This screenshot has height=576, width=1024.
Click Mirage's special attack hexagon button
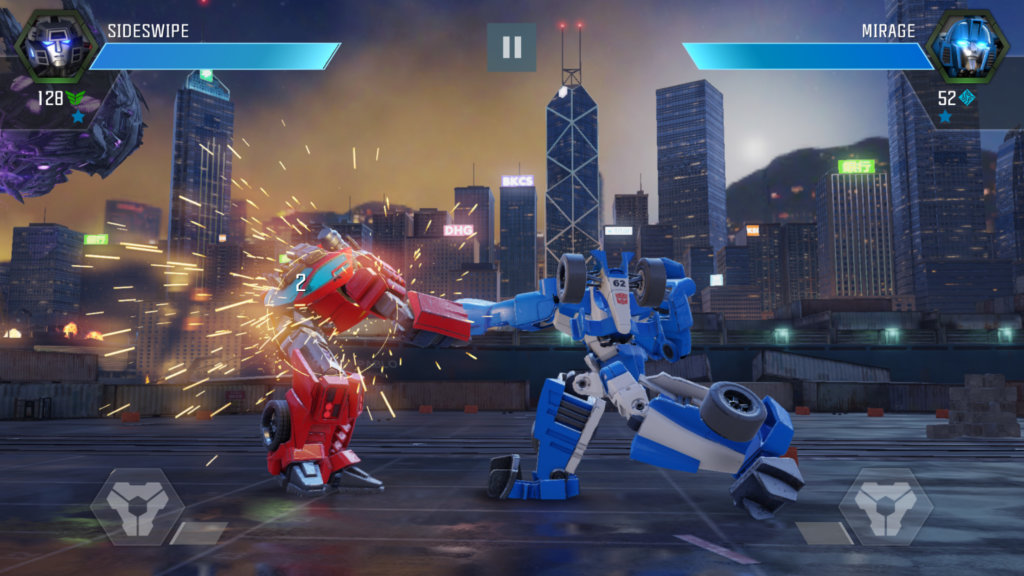(x=886, y=507)
